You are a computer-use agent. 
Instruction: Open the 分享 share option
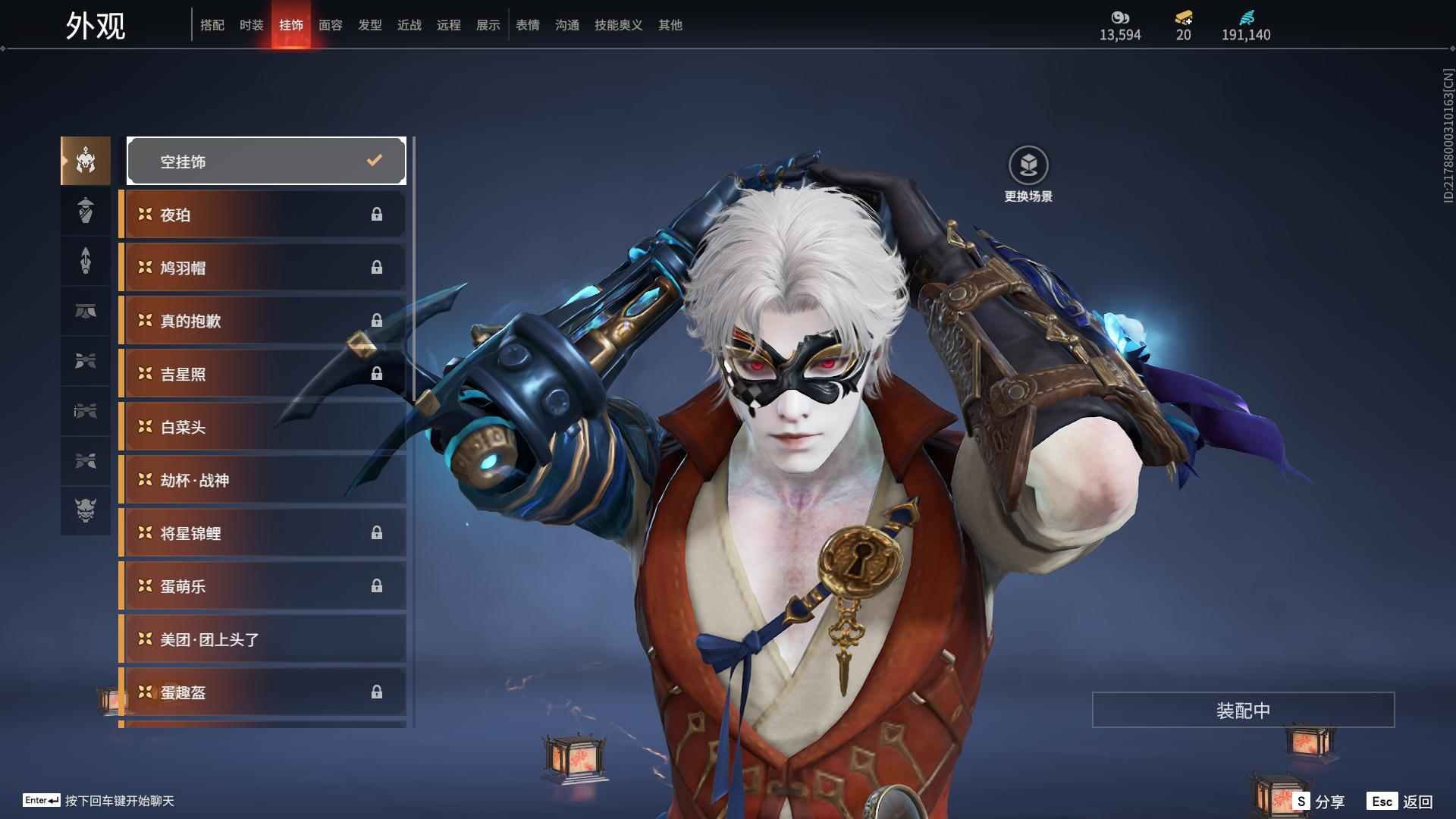1319,801
